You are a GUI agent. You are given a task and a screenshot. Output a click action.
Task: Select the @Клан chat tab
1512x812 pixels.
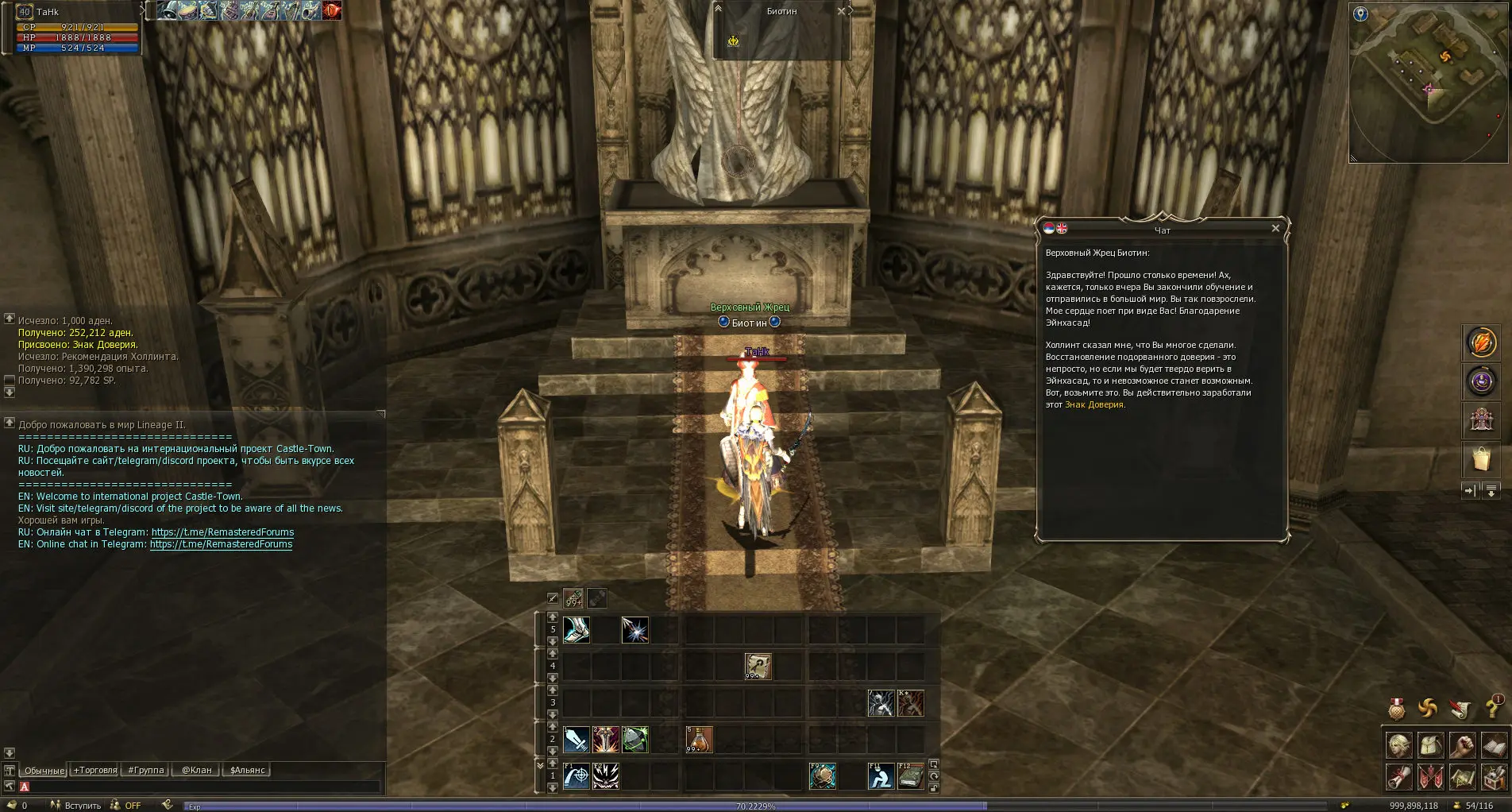coord(196,770)
